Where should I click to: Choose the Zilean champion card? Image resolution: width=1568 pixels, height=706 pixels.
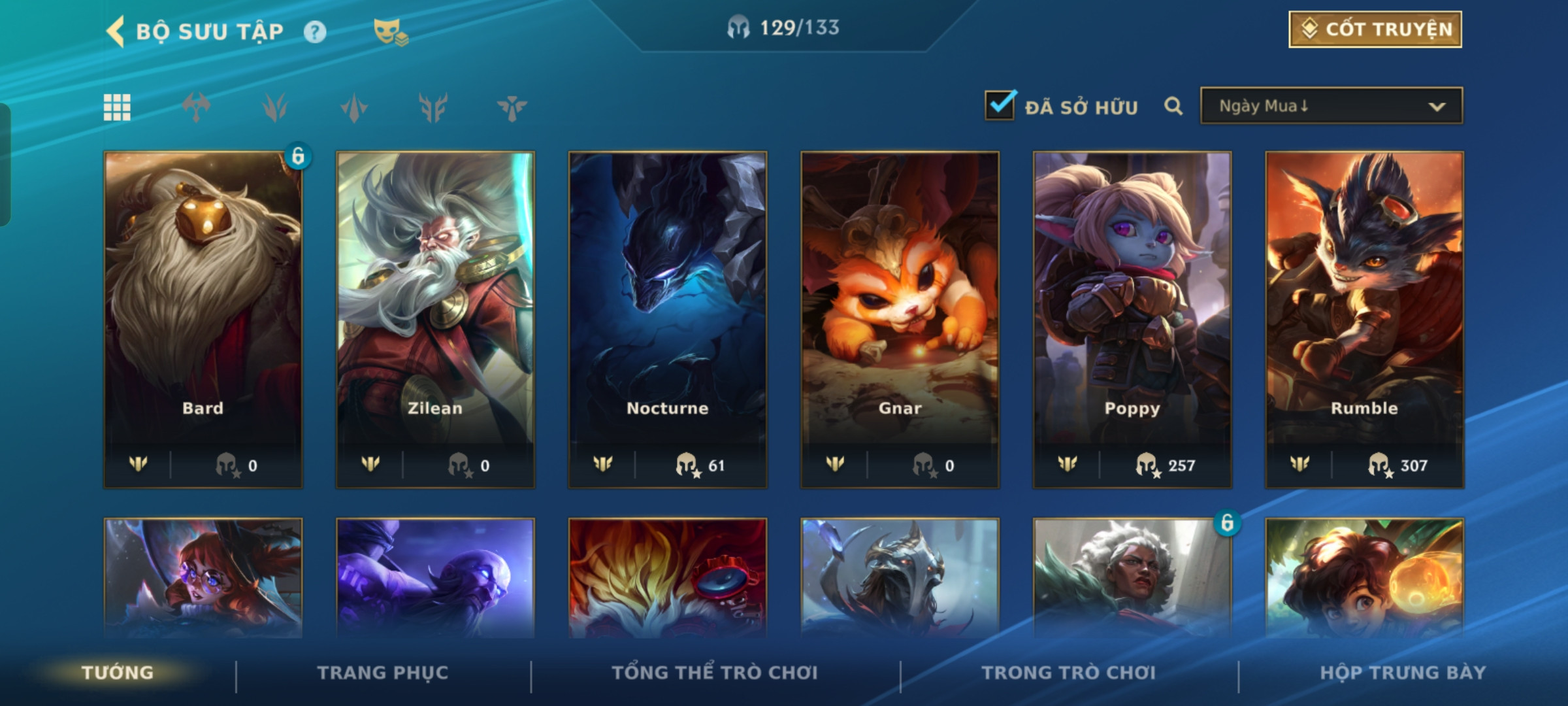point(435,319)
